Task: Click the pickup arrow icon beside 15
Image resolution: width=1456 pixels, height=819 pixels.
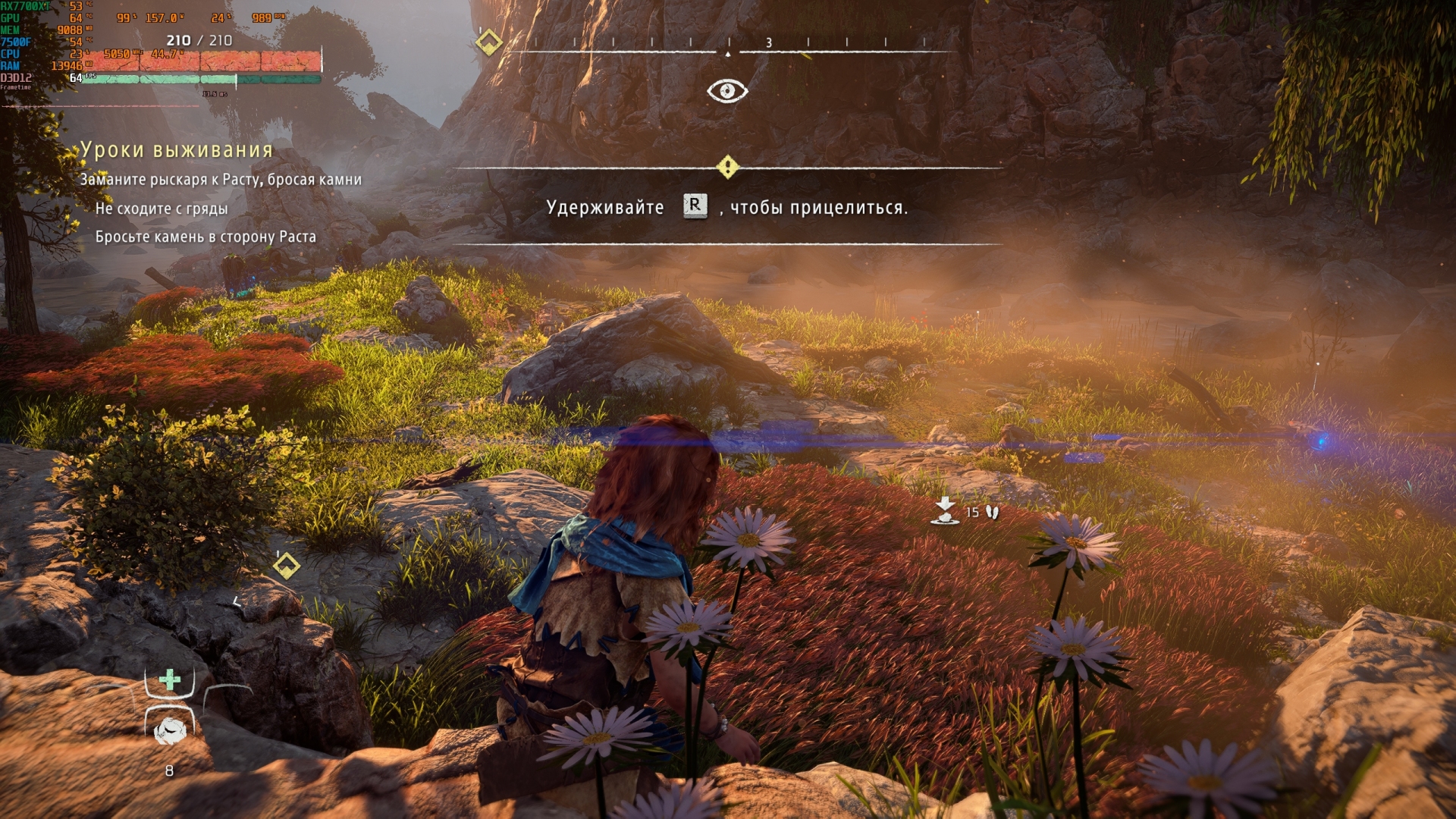Action: (945, 511)
